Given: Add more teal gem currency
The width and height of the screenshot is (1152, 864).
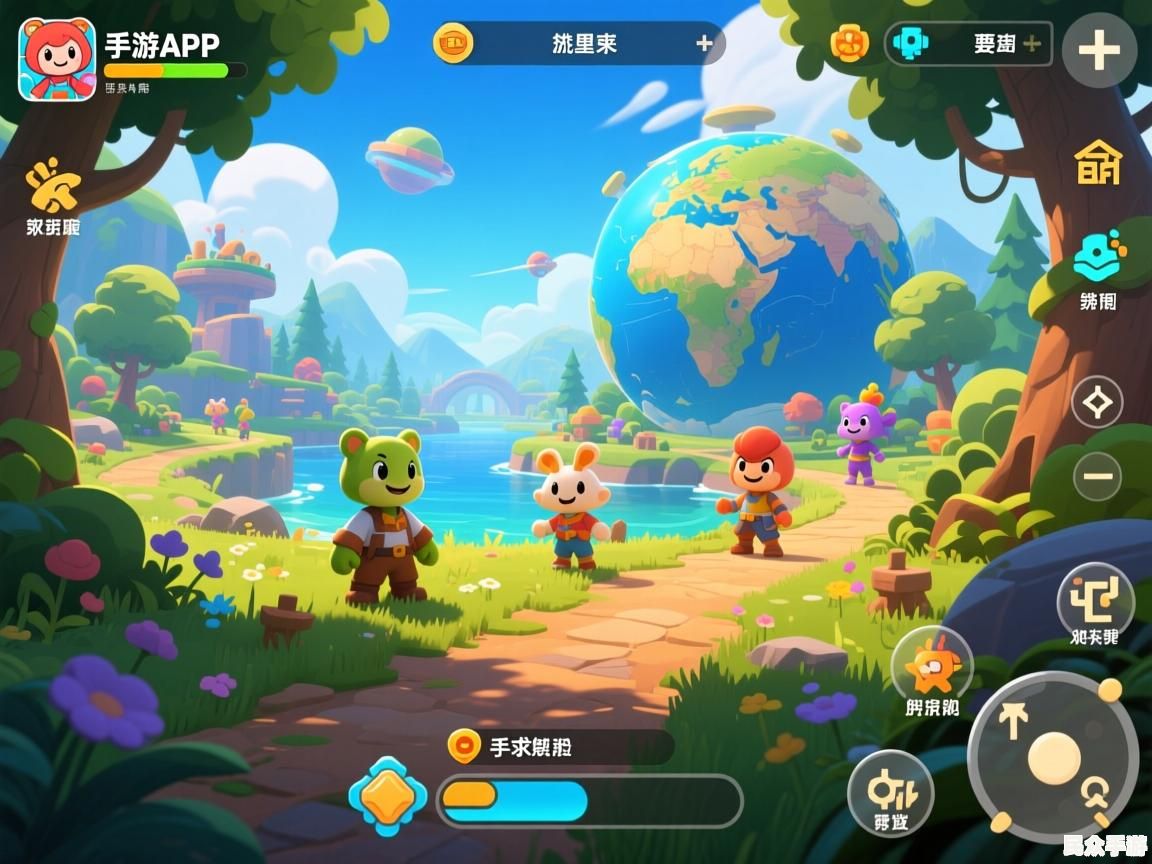Looking at the screenshot, I should (x=1032, y=44).
